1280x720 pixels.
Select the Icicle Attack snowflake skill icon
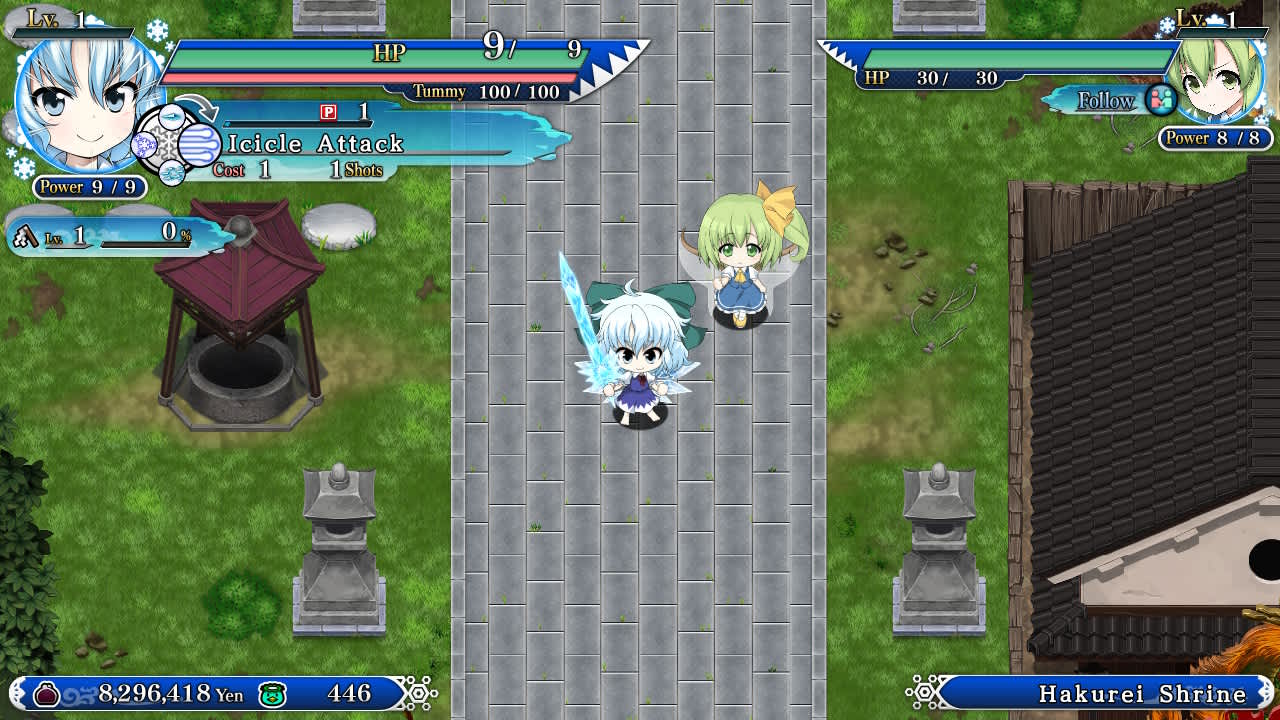(x=199, y=144)
